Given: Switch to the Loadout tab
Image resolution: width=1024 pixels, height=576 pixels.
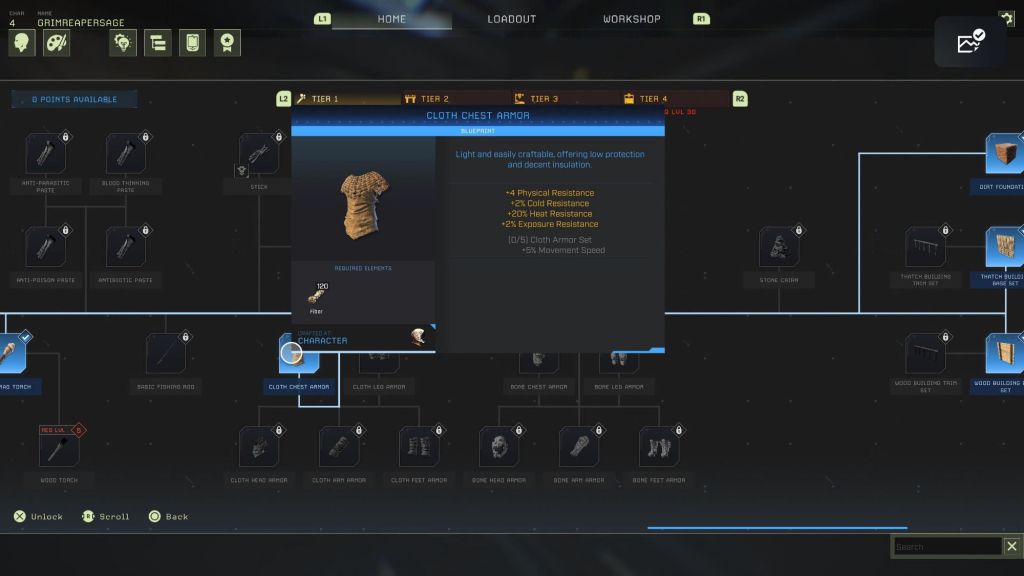Looking at the screenshot, I should click(511, 19).
